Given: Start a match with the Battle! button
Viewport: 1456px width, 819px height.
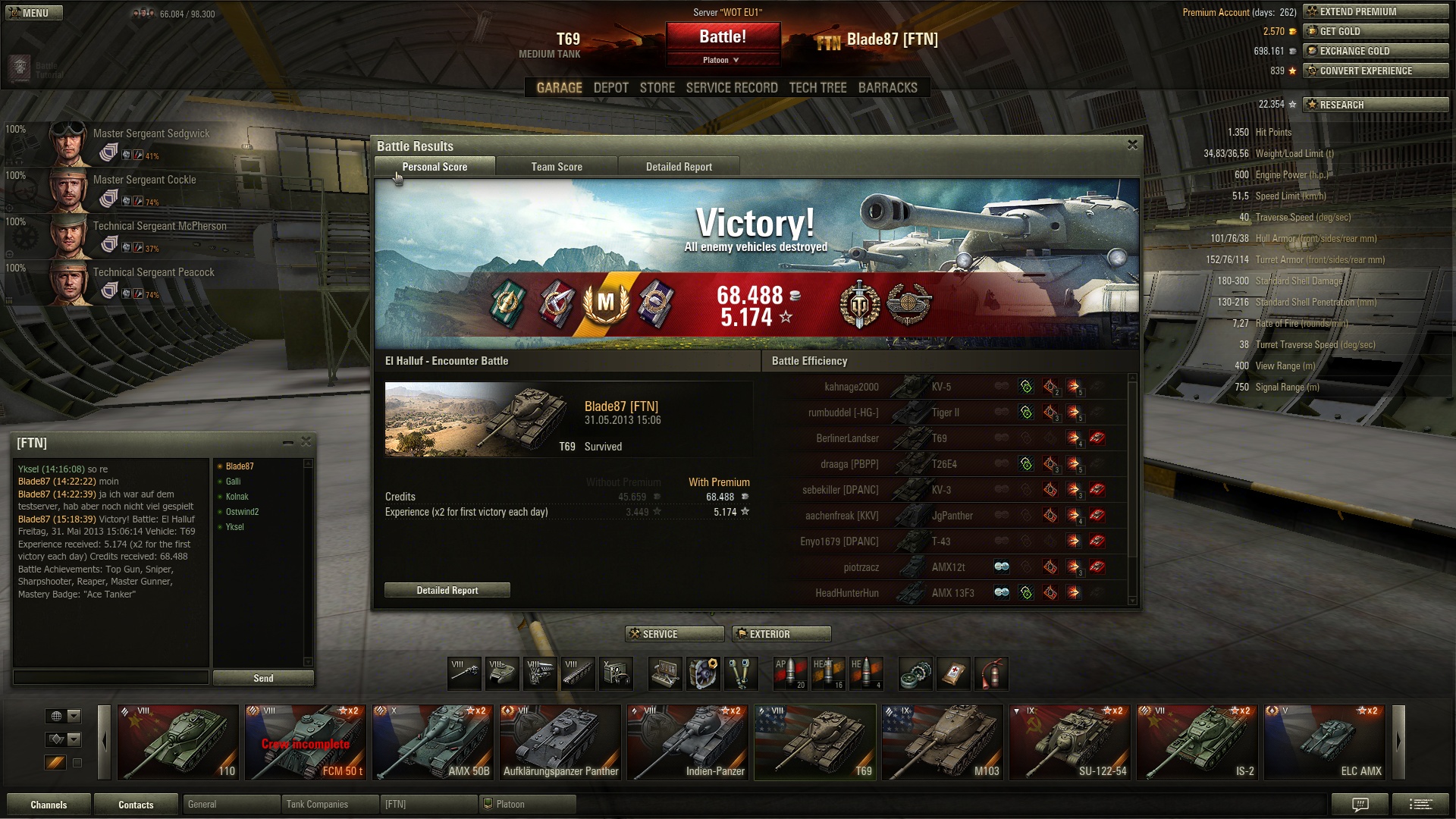Looking at the screenshot, I should point(723,36).
